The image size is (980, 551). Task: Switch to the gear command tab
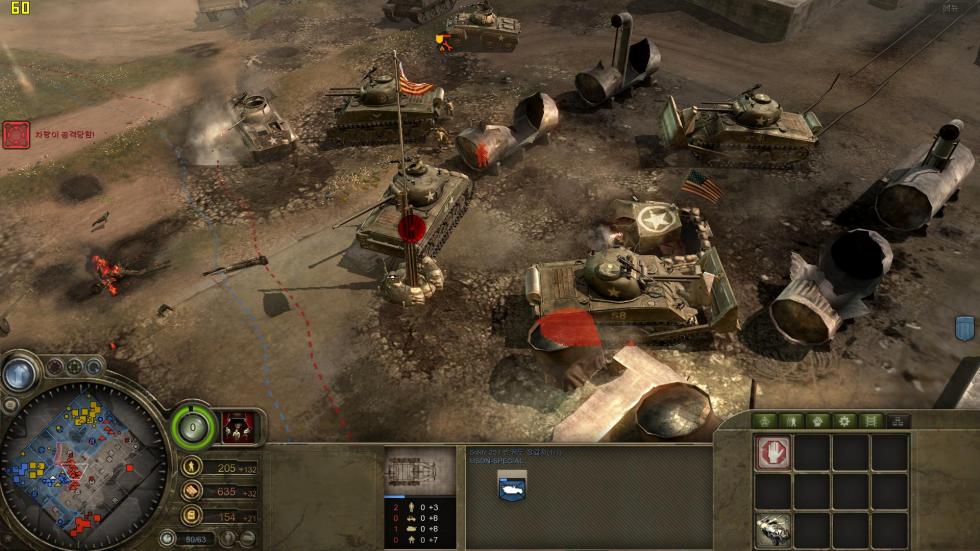tap(845, 421)
